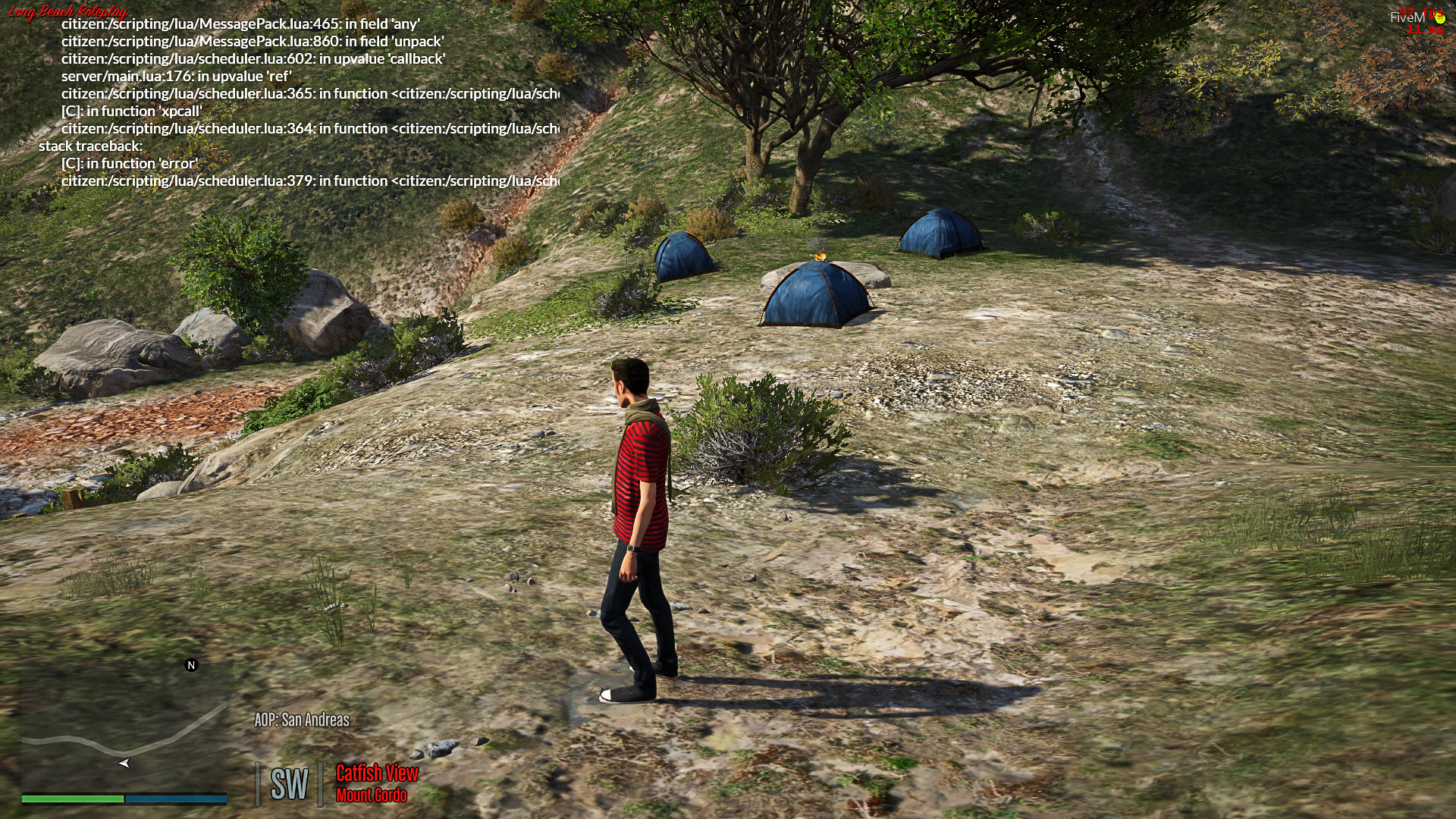
Task: Click the xpcall function error line
Action: click(x=133, y=111)
